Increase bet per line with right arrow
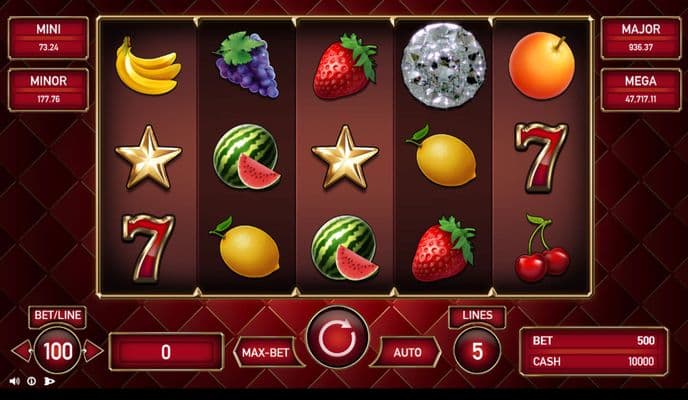The image size is (688, 400). [94, 351]
